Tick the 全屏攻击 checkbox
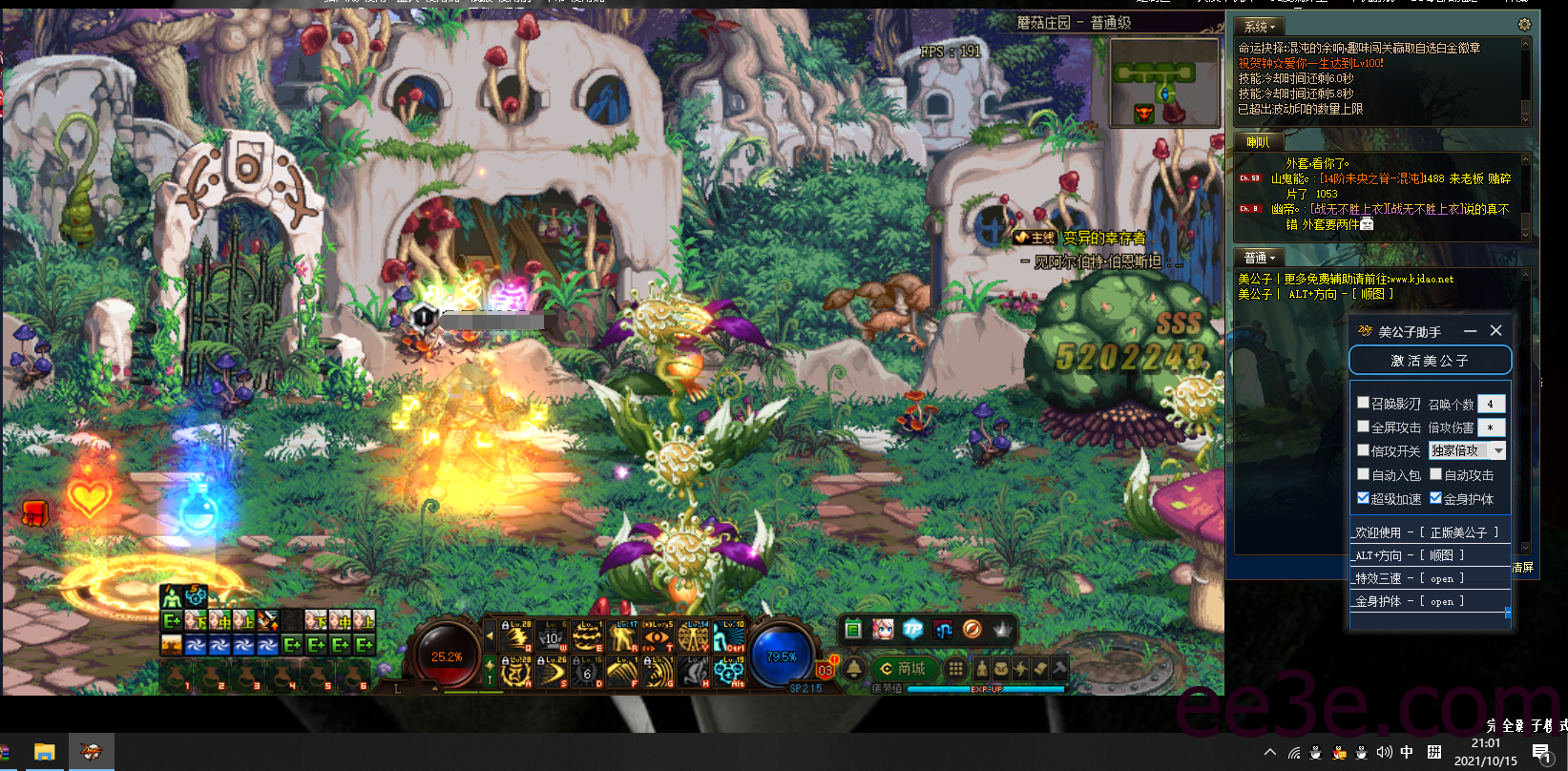Viewport: 1568px width, 771px height. tap(1364, 427)
